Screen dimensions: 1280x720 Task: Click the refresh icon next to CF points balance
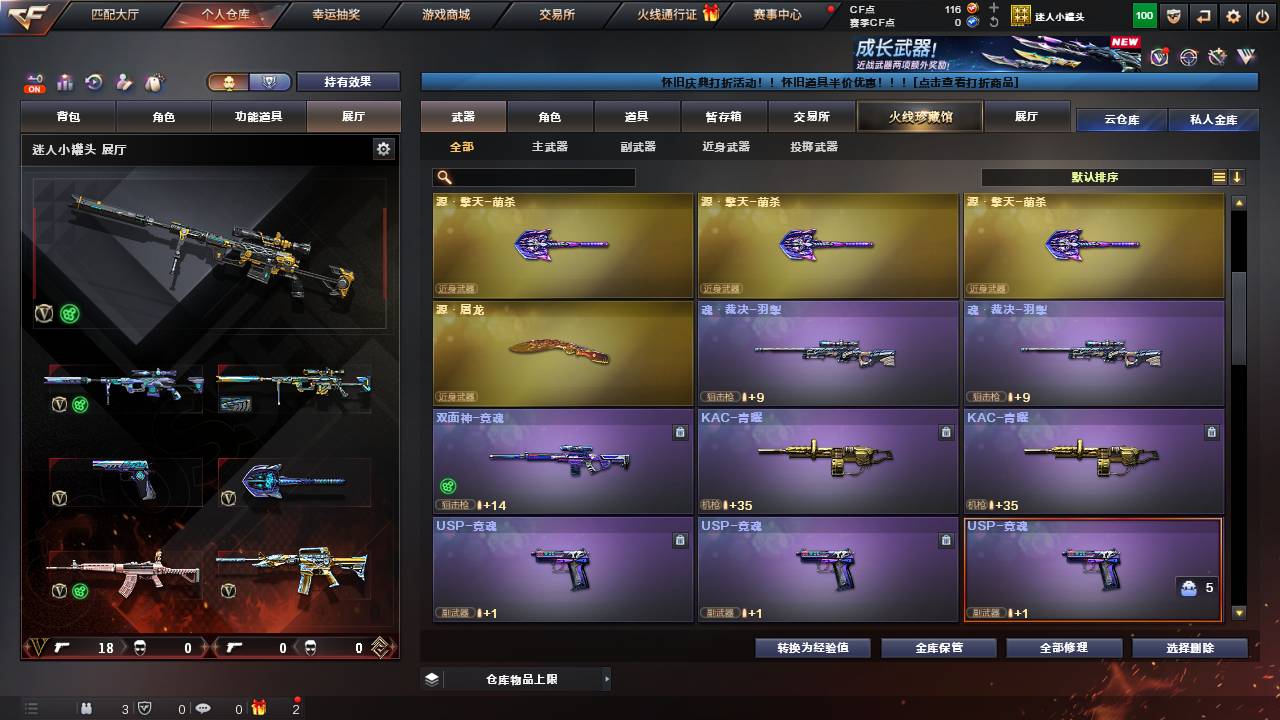click(993, 22)
